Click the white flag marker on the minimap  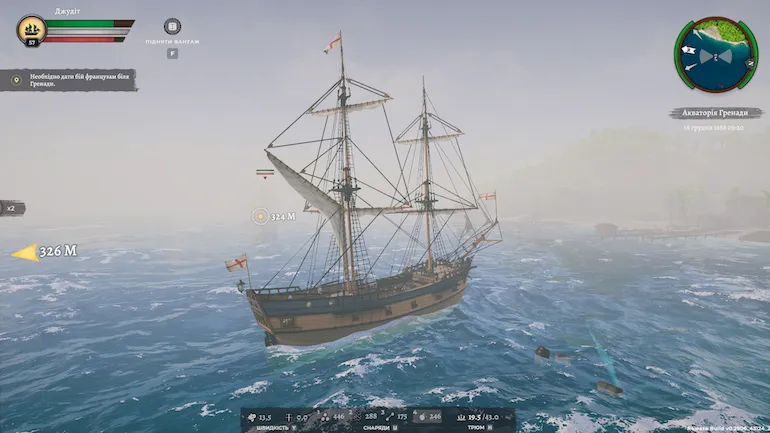click(689, 49)
